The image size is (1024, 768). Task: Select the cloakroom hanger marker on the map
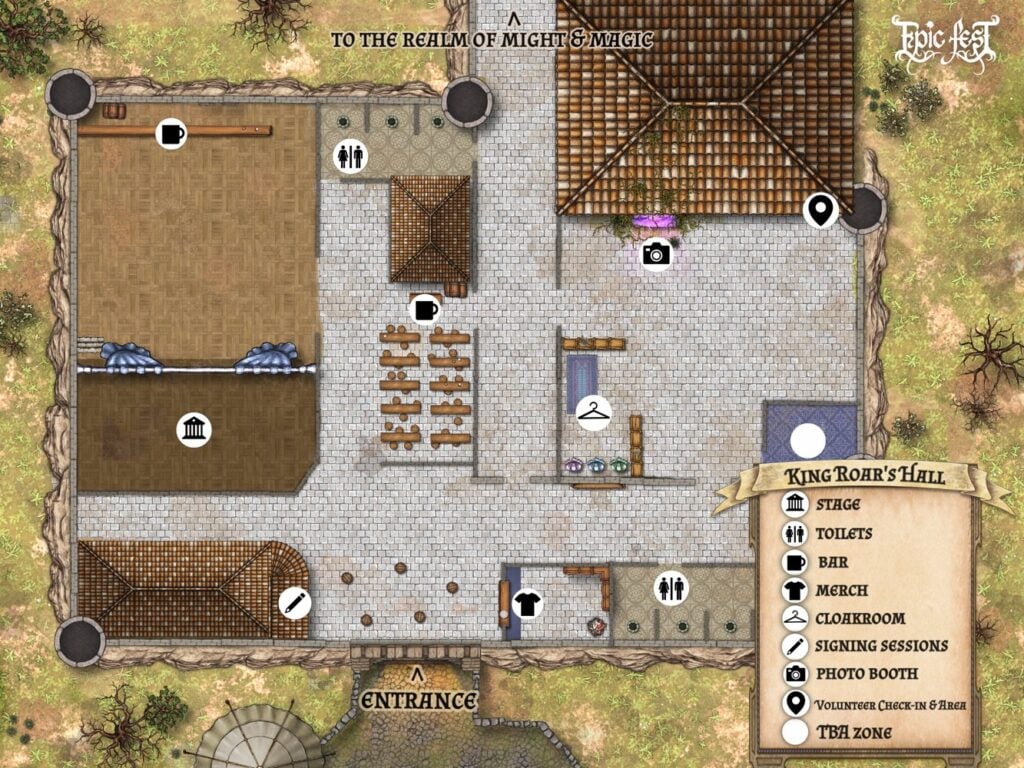pyautogui.click(x=594, y=412)
